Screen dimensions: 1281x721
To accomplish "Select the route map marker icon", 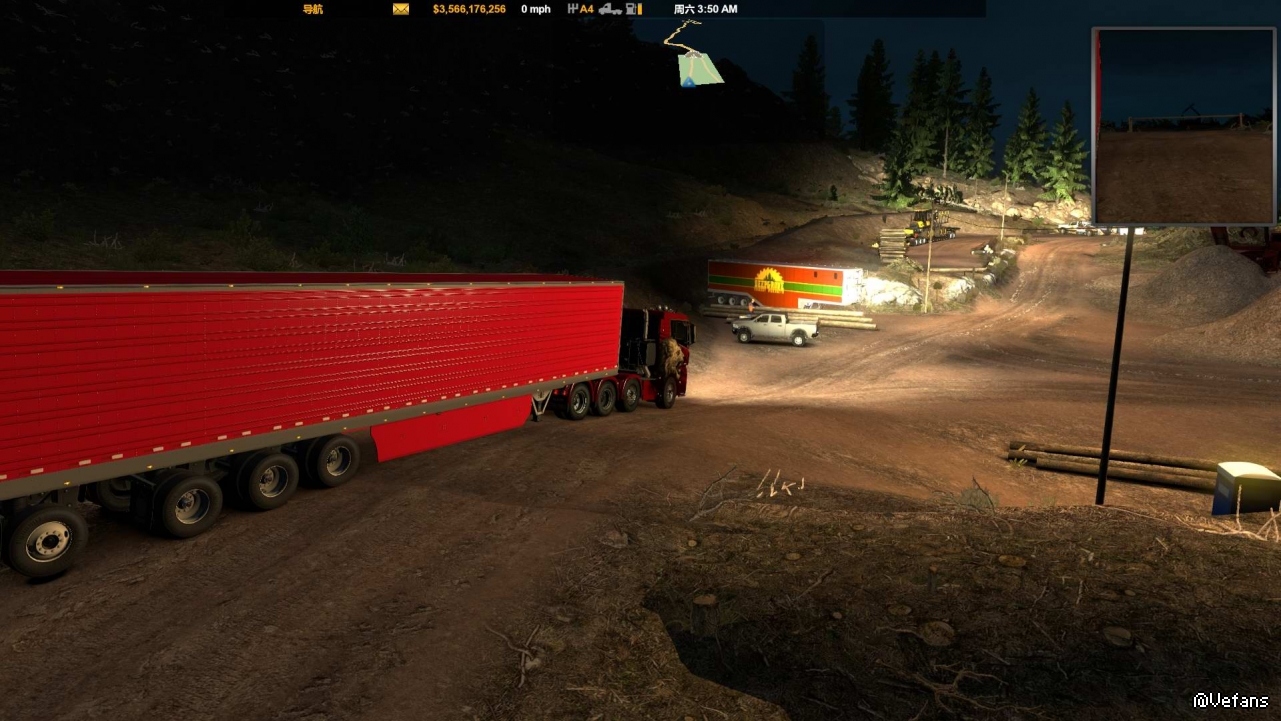I will (x=700, y=68).
